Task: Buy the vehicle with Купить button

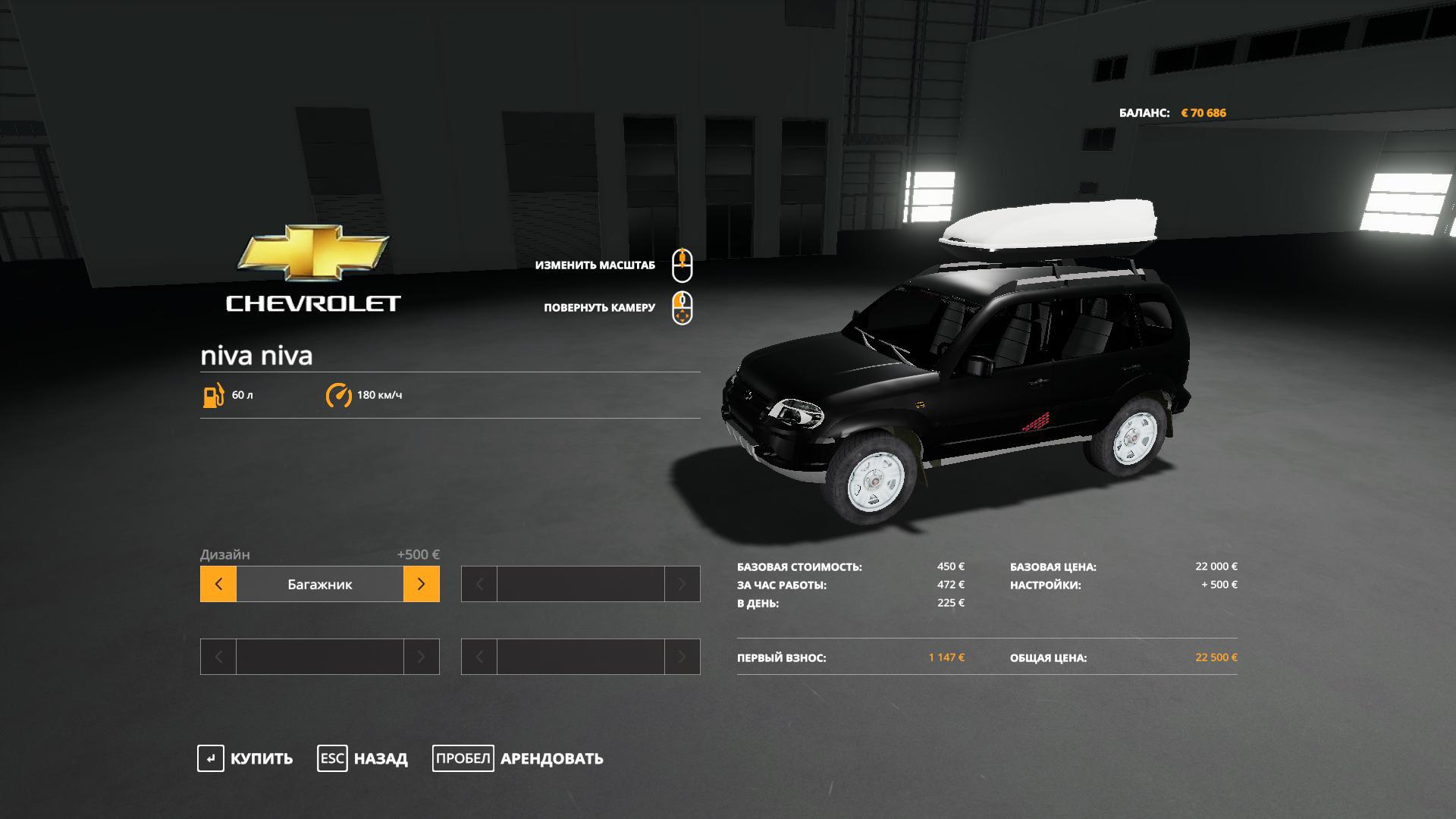Action: 246,758
